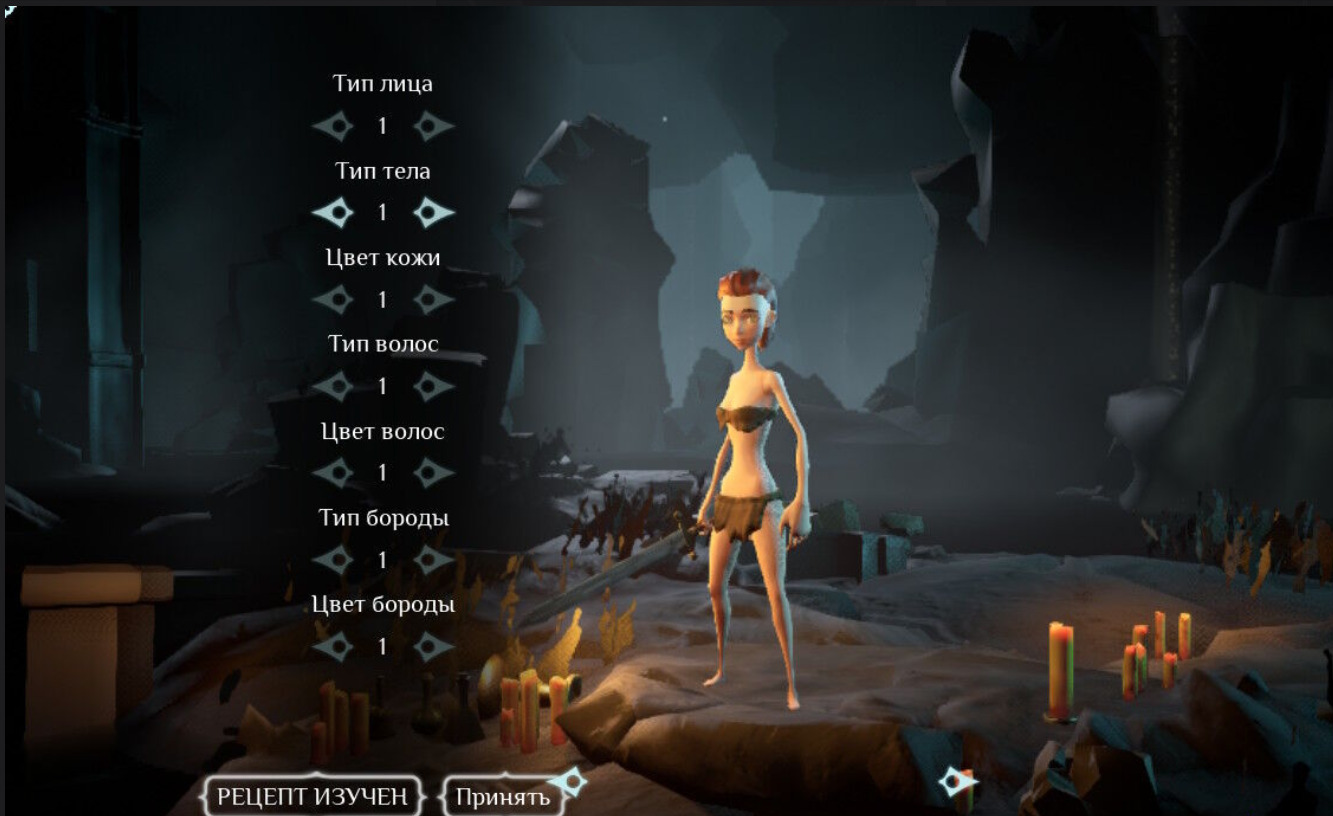Choose the next body type (Тип тела)
Viewport: 1333px width, 816px height.
click(433, 212)
